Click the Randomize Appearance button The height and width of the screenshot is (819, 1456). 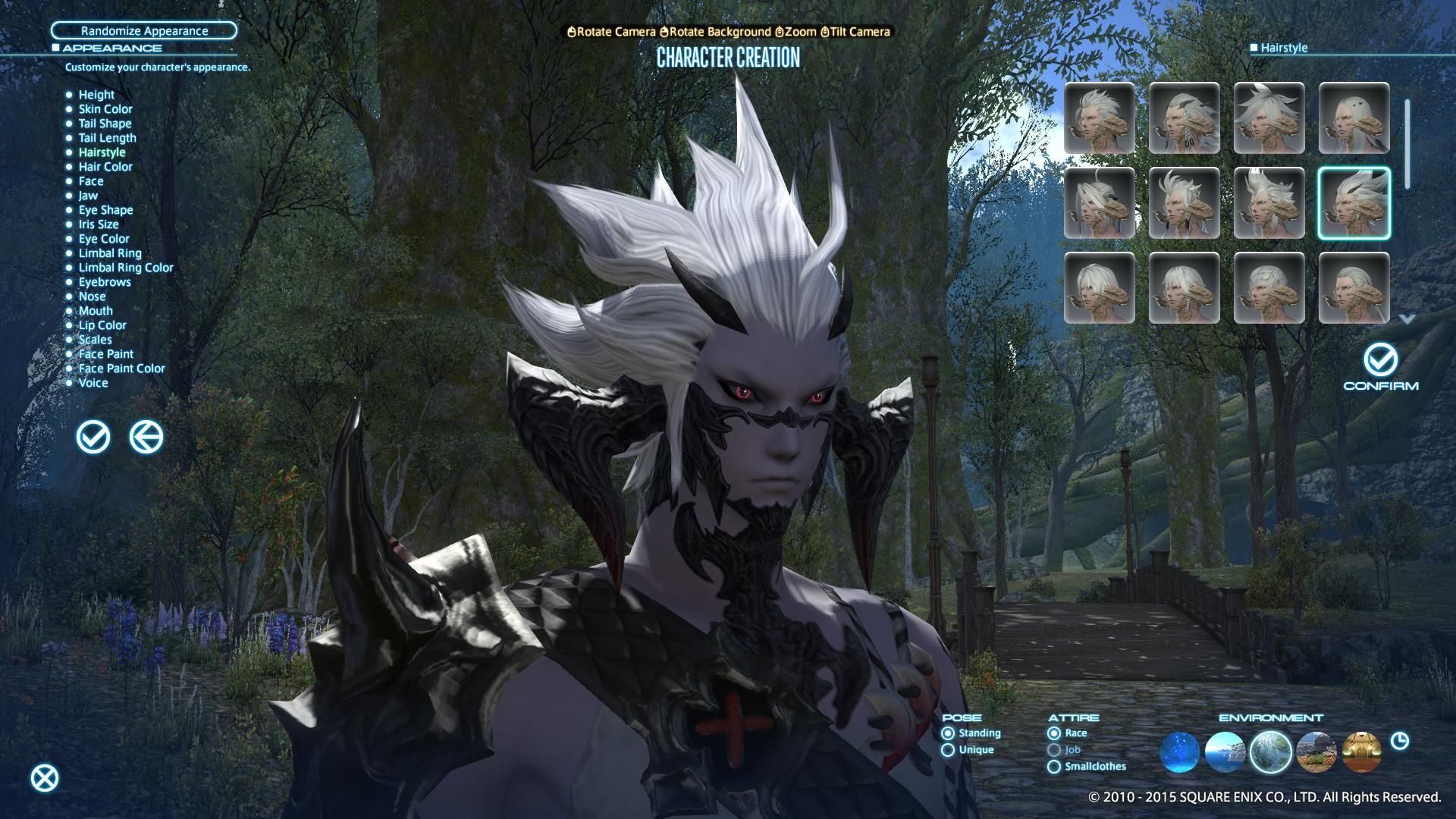143,30
